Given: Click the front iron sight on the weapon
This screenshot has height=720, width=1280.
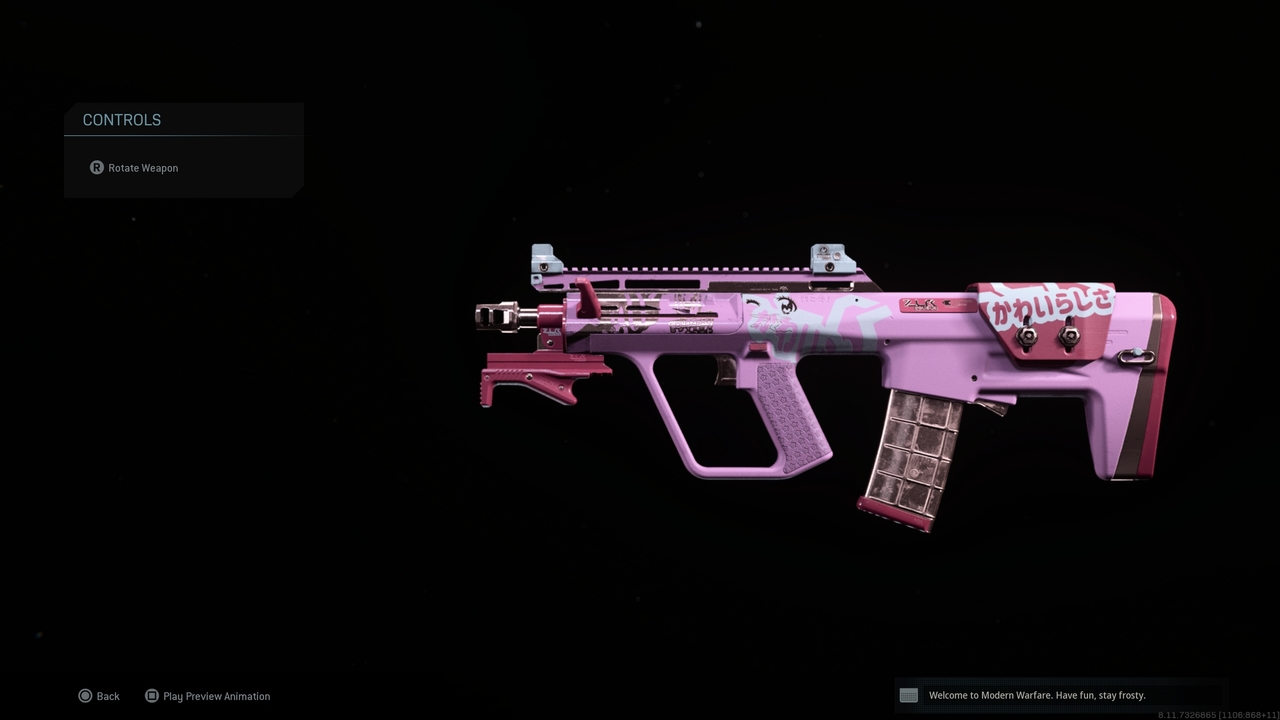Looking at the screenshot, I should (543, 257).
